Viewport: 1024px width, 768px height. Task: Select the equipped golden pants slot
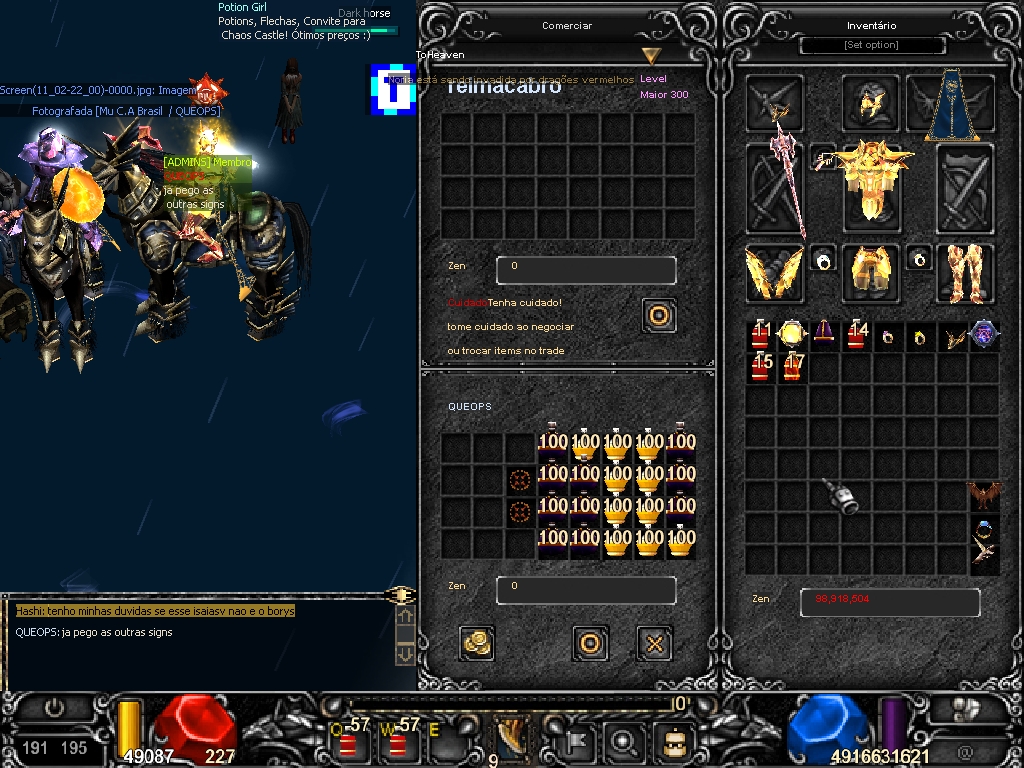pos(872,272)
